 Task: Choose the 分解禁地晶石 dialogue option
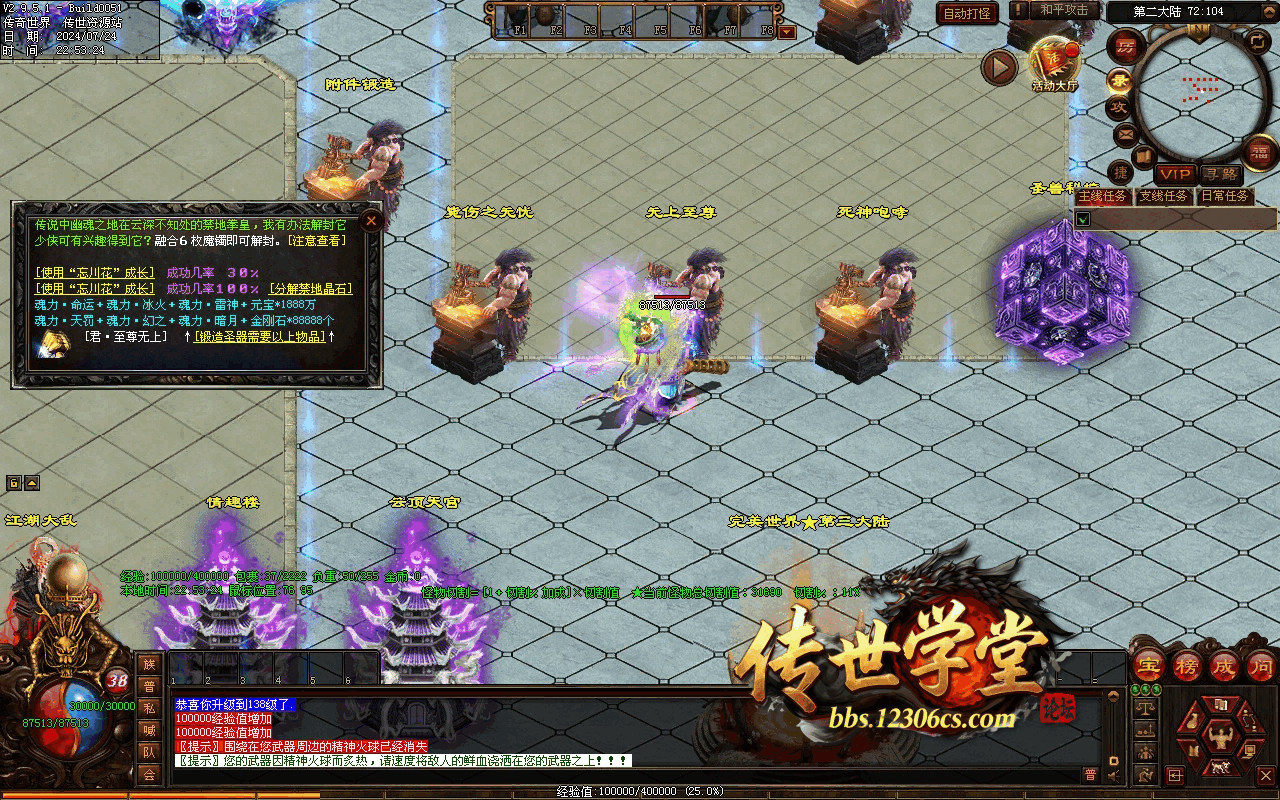[x=310, y=289]
